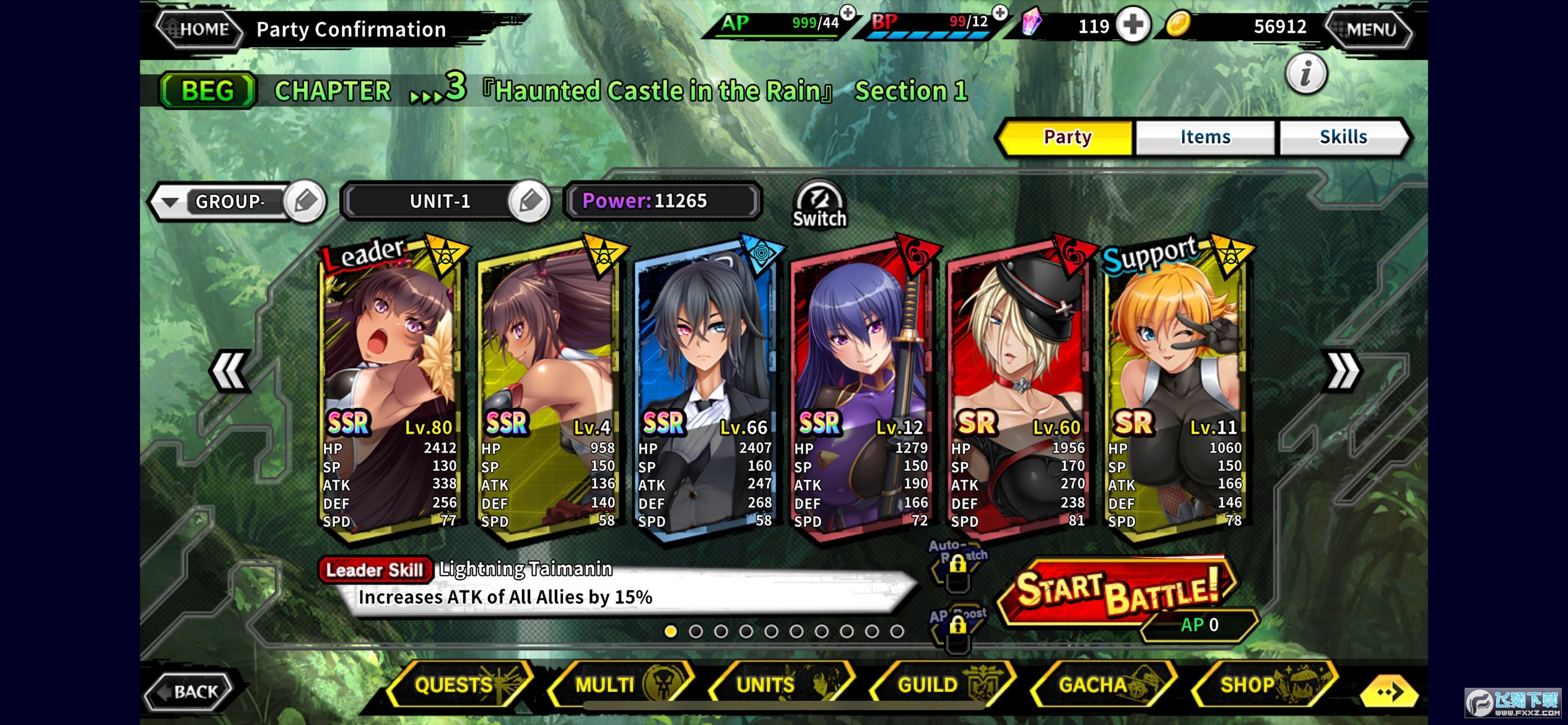Tap the Switch display button
Viewport: 1568px width, 725px height.
tap(819, 206)
